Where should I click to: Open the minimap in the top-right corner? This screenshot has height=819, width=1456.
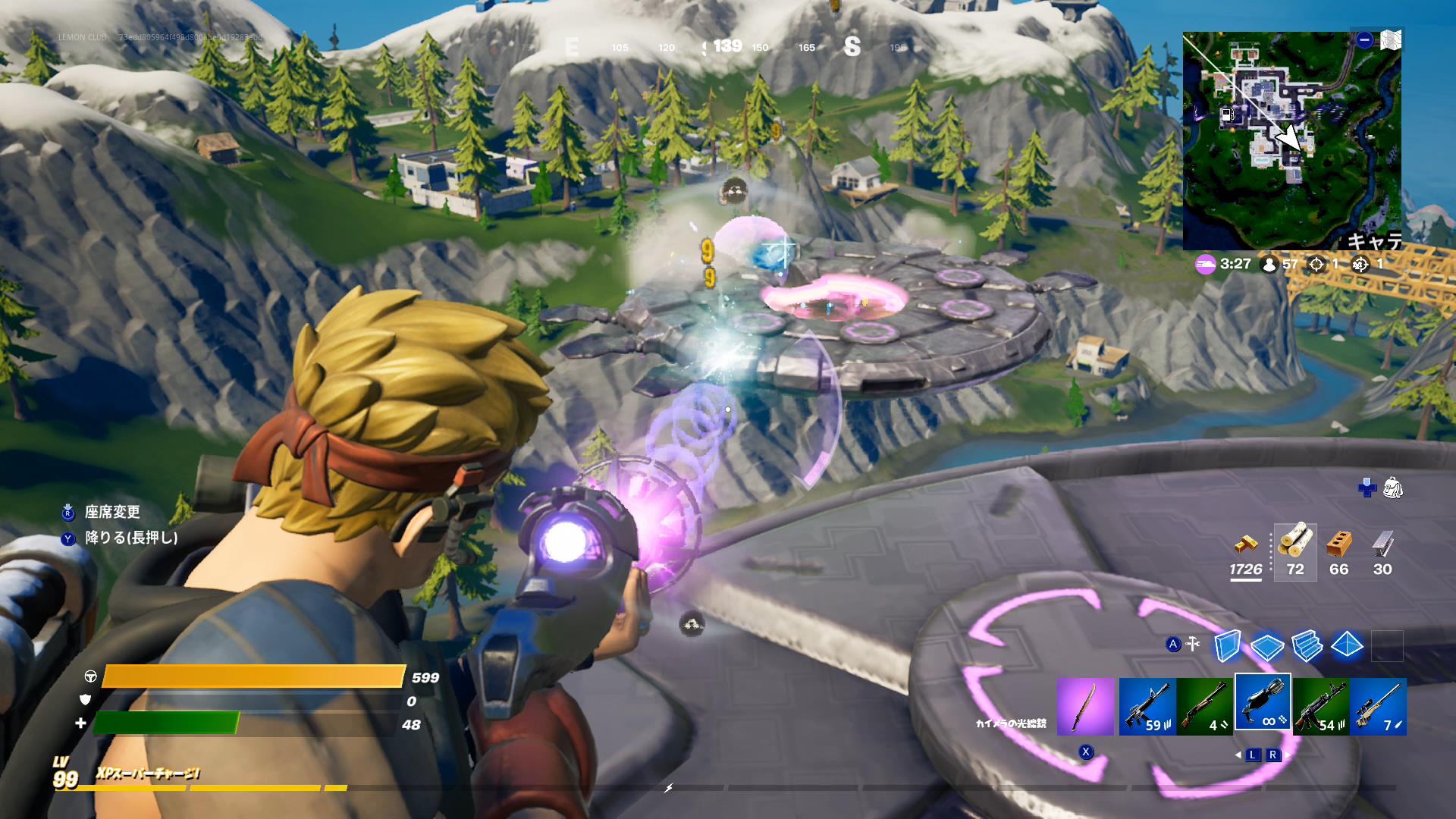click(1291, 141)
